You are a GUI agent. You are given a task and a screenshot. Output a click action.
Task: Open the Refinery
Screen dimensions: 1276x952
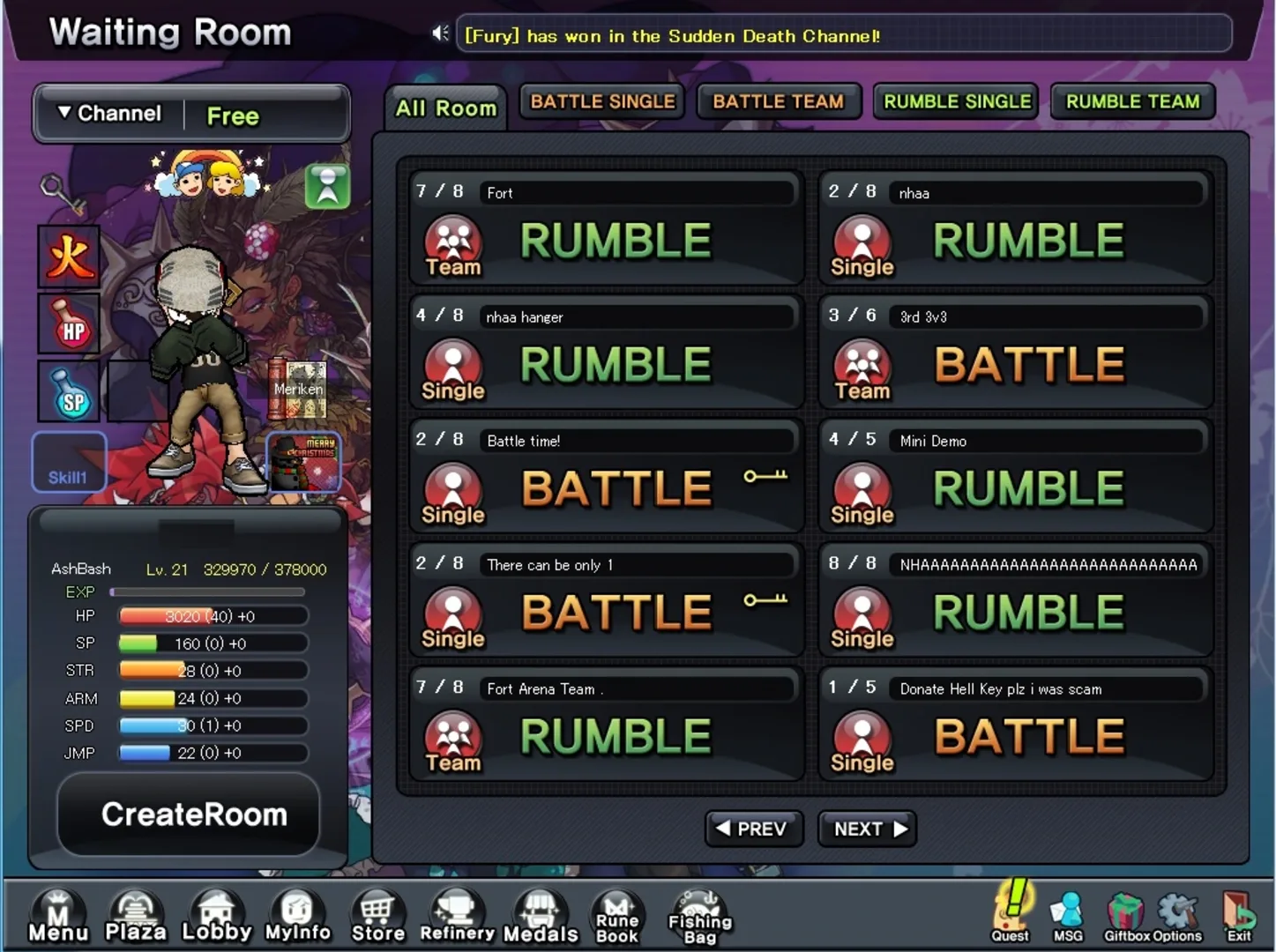pyautogui.click(x=456, y=917)
